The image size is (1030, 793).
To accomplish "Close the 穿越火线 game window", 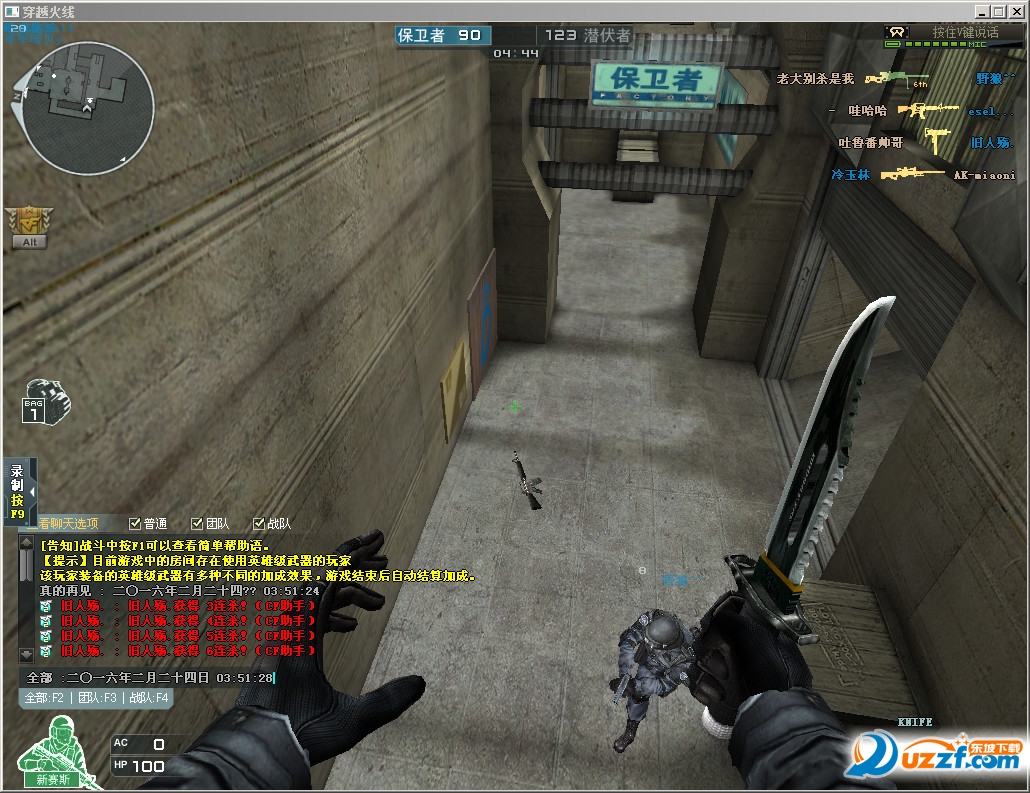I will pyautogui.click(x=1014, y=12).
